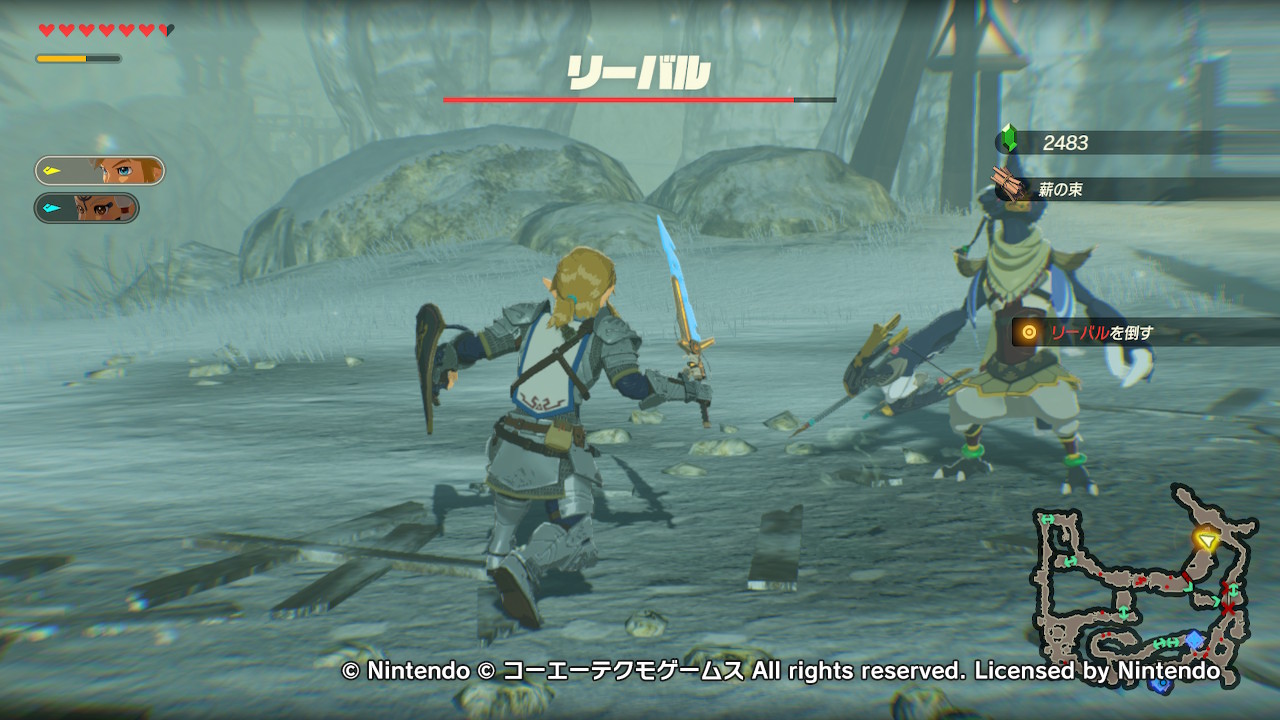Click the yellow player arrow on minimap

pos(1207,541)
